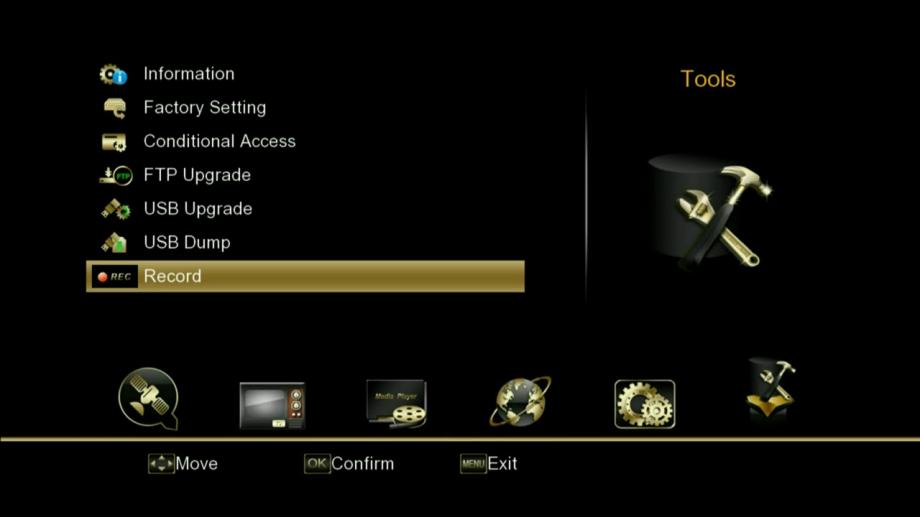The height and width of the screenshot is (517, 920).
Task: Choose the USB Dump option
Action: (186, 243)
